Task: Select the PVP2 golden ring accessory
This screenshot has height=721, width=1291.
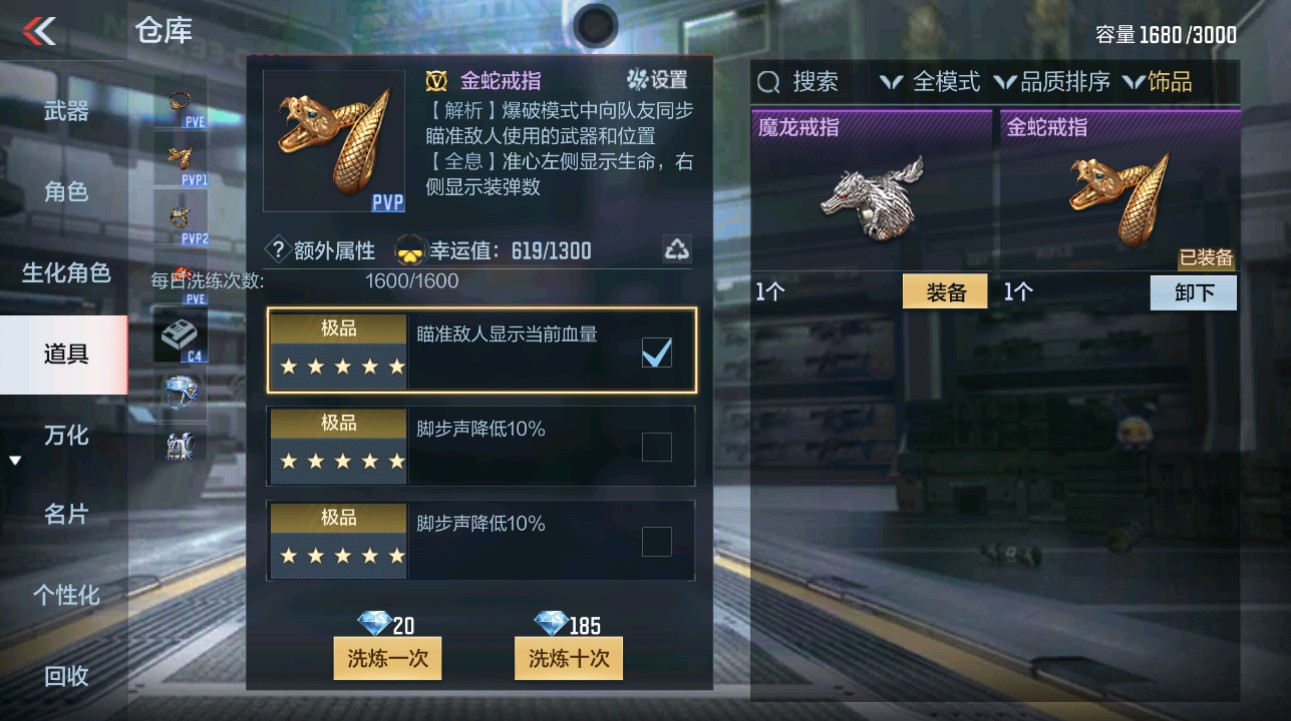Action: pyautogui.click(x=178, y=218)
